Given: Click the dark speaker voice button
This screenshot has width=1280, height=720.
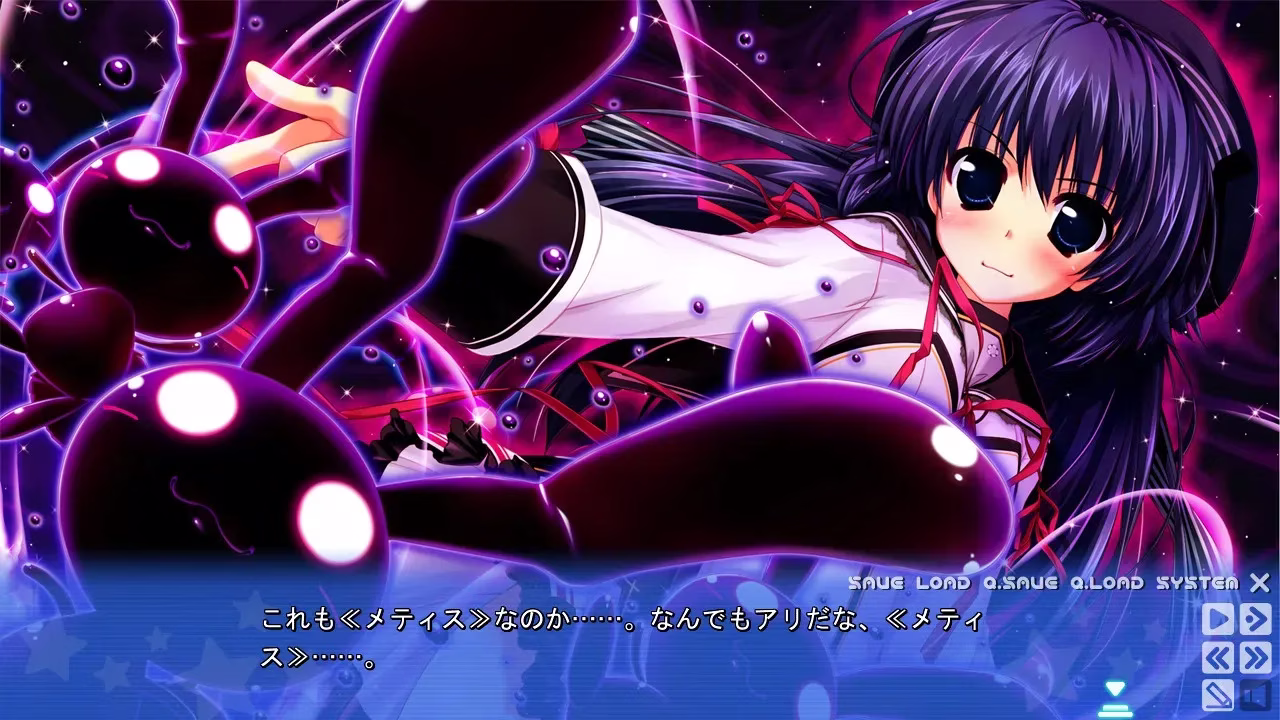Looking at the screenshot, I should (1255, 693).
